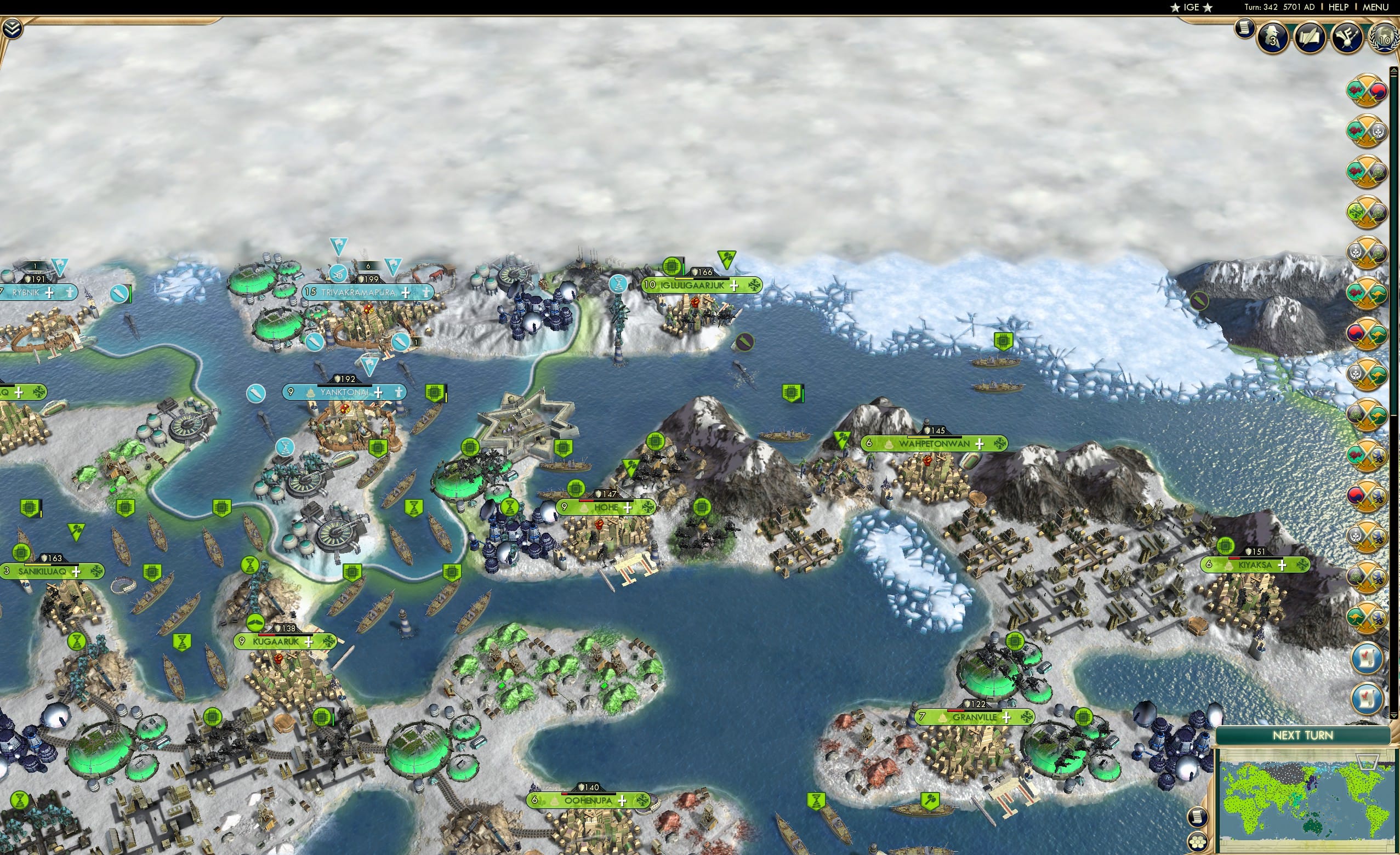Click HELP in the top bar
Viewport: 1400px width, 855px height.
1338,7
